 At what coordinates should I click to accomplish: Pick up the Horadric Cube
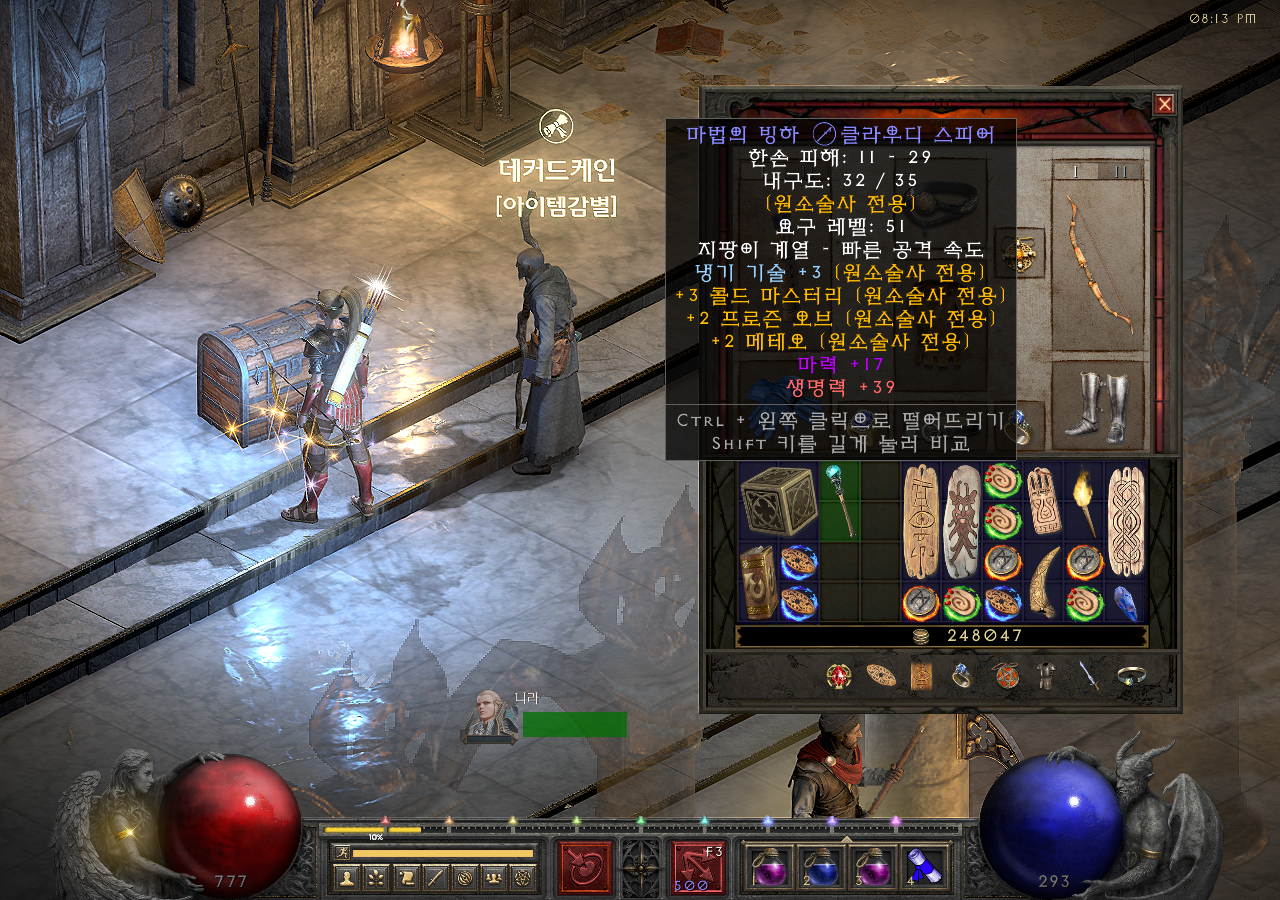[778, 500]
